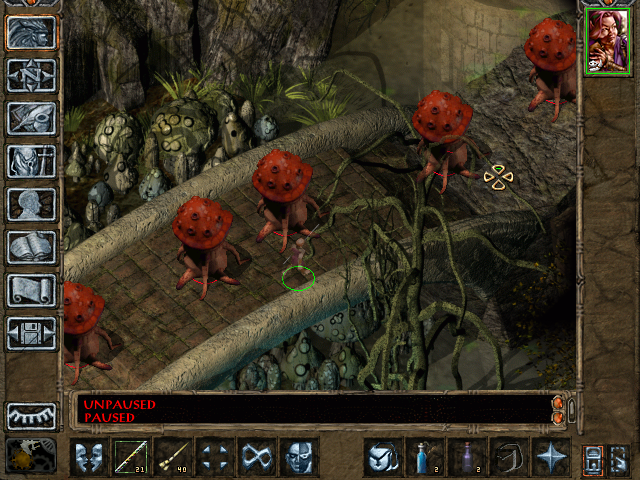Image resolution: width=640 pixels, height=480 pixels.
Task: Activate the infinity symbol button
Action: [257, 457]
